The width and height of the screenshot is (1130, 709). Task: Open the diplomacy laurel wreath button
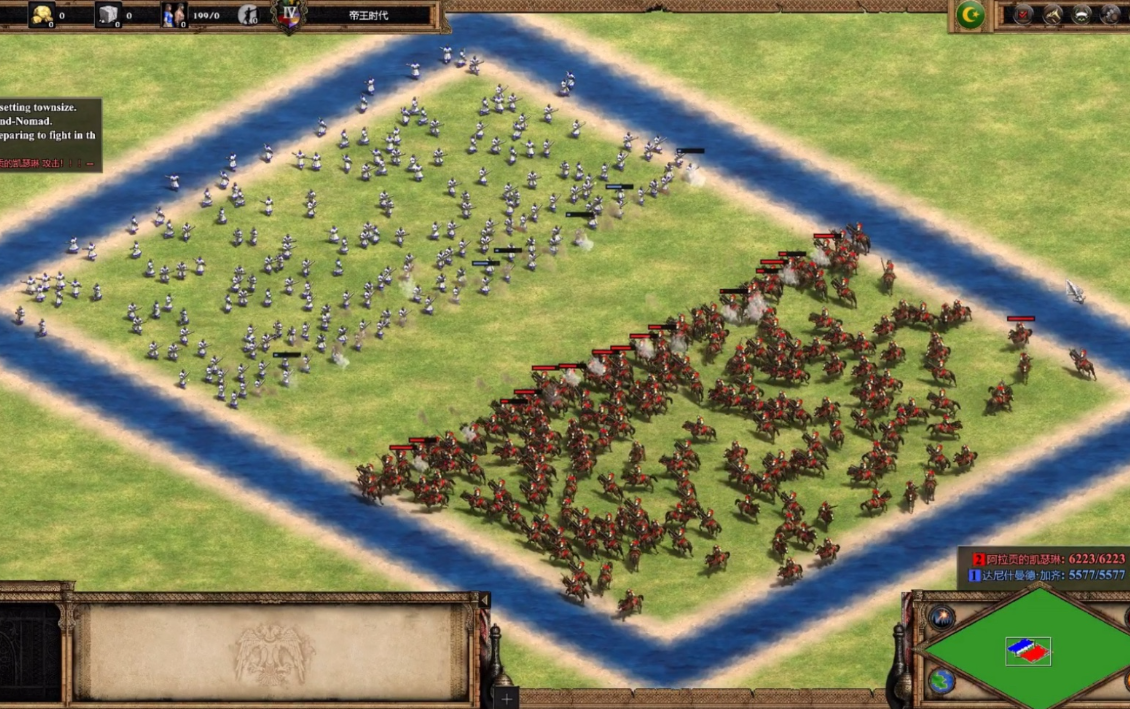[1082, 15]
